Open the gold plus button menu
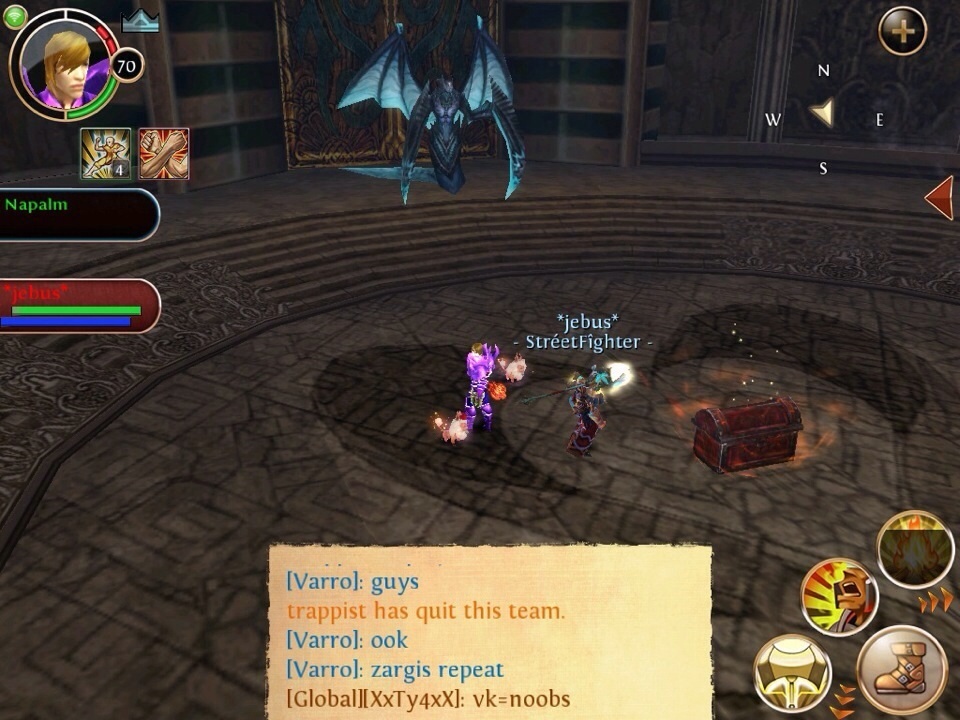The height and width of the screenshot is (720, 960). 902,32
